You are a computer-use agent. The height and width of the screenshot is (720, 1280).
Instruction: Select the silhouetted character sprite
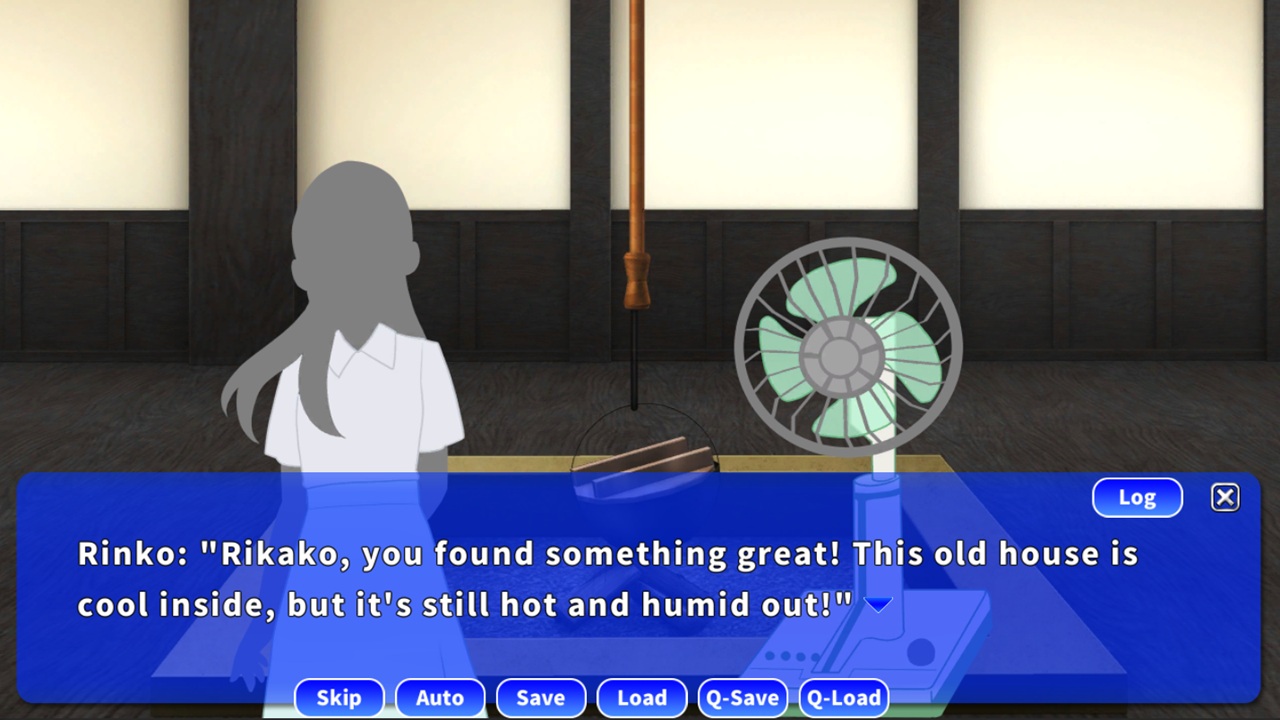tap(350, 320)
